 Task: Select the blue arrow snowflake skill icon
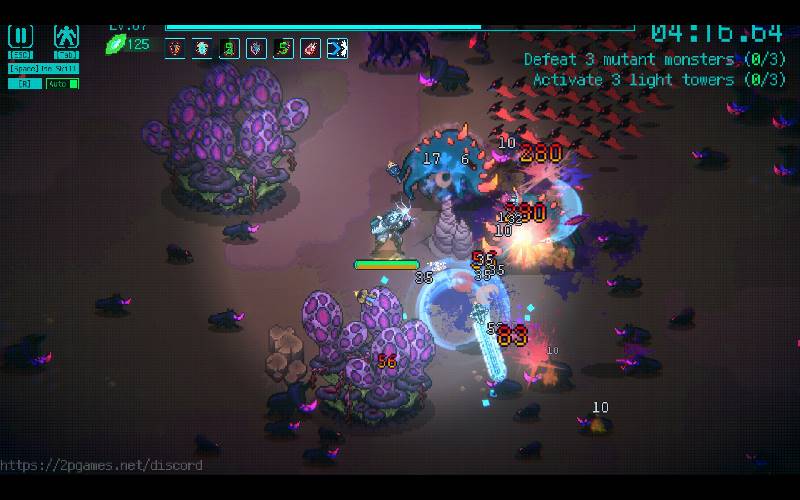tap(337, 47)
